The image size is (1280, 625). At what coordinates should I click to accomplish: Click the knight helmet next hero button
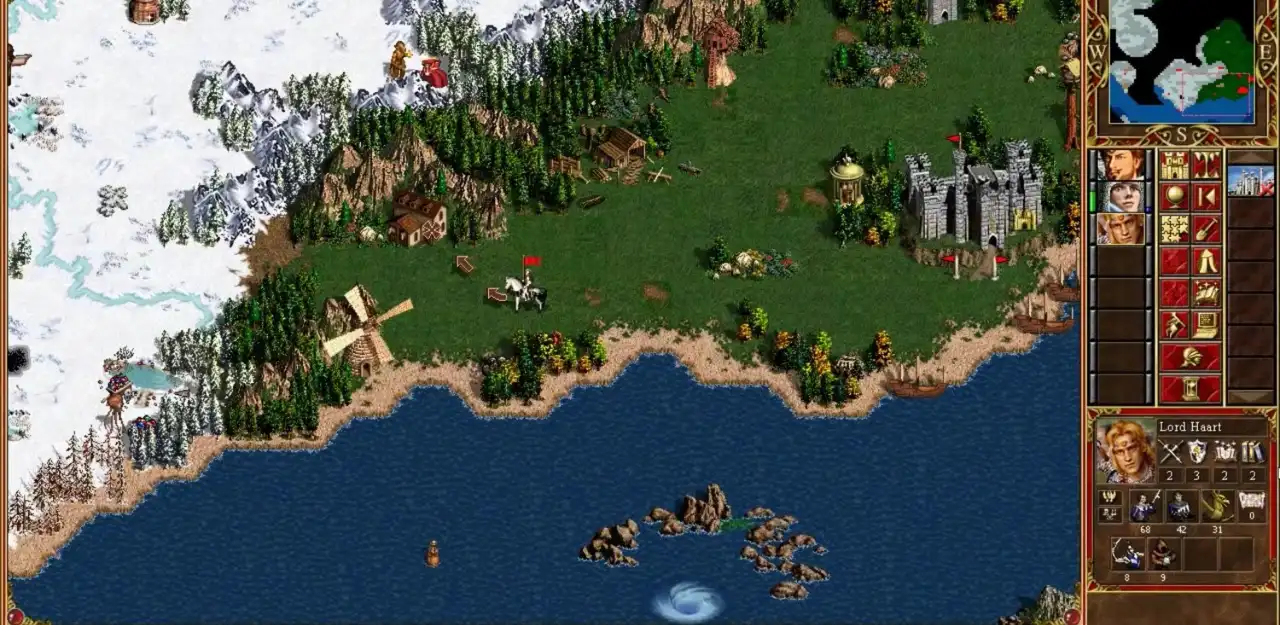click(x=1190, y=357)
